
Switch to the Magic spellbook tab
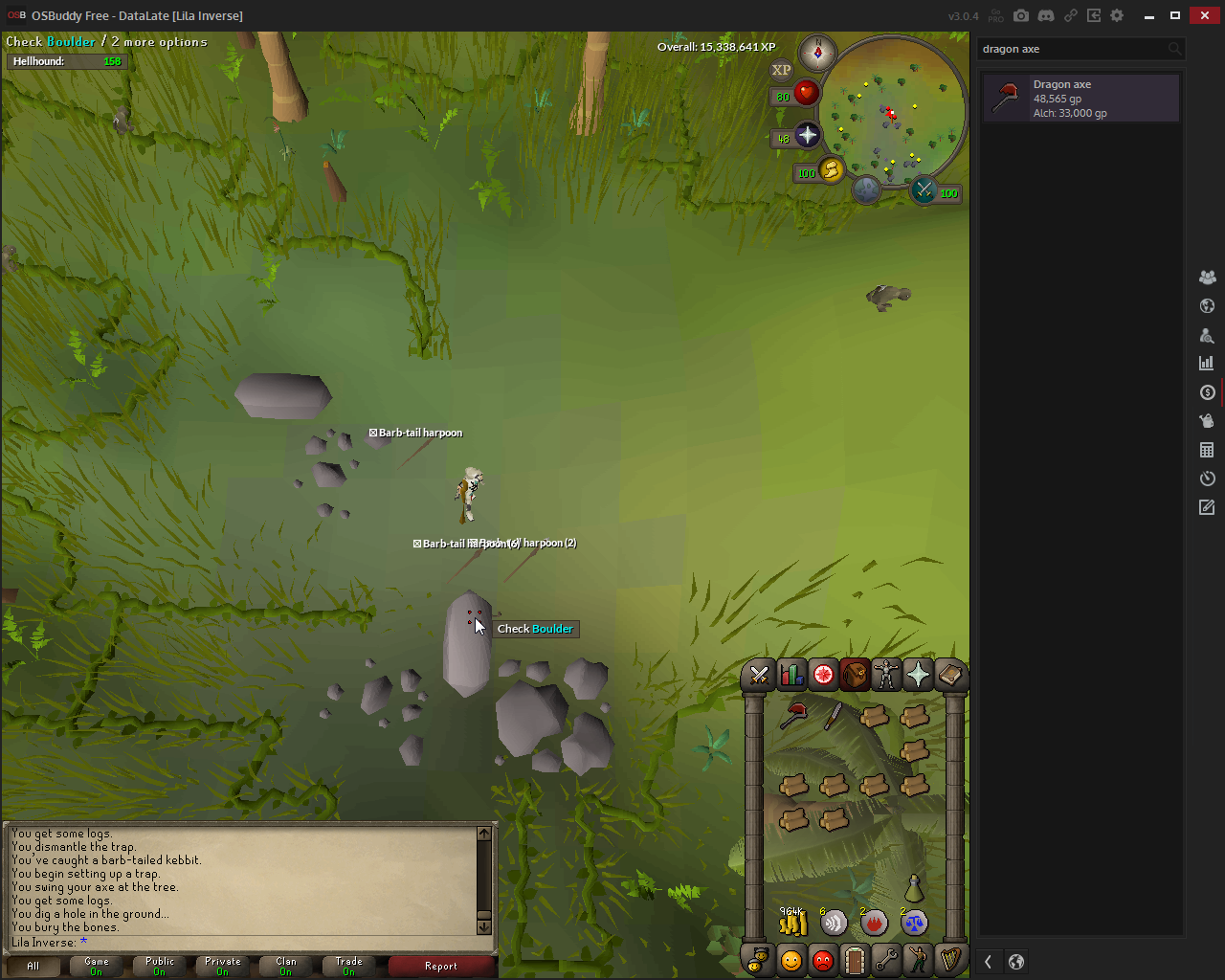coord(949,676)
